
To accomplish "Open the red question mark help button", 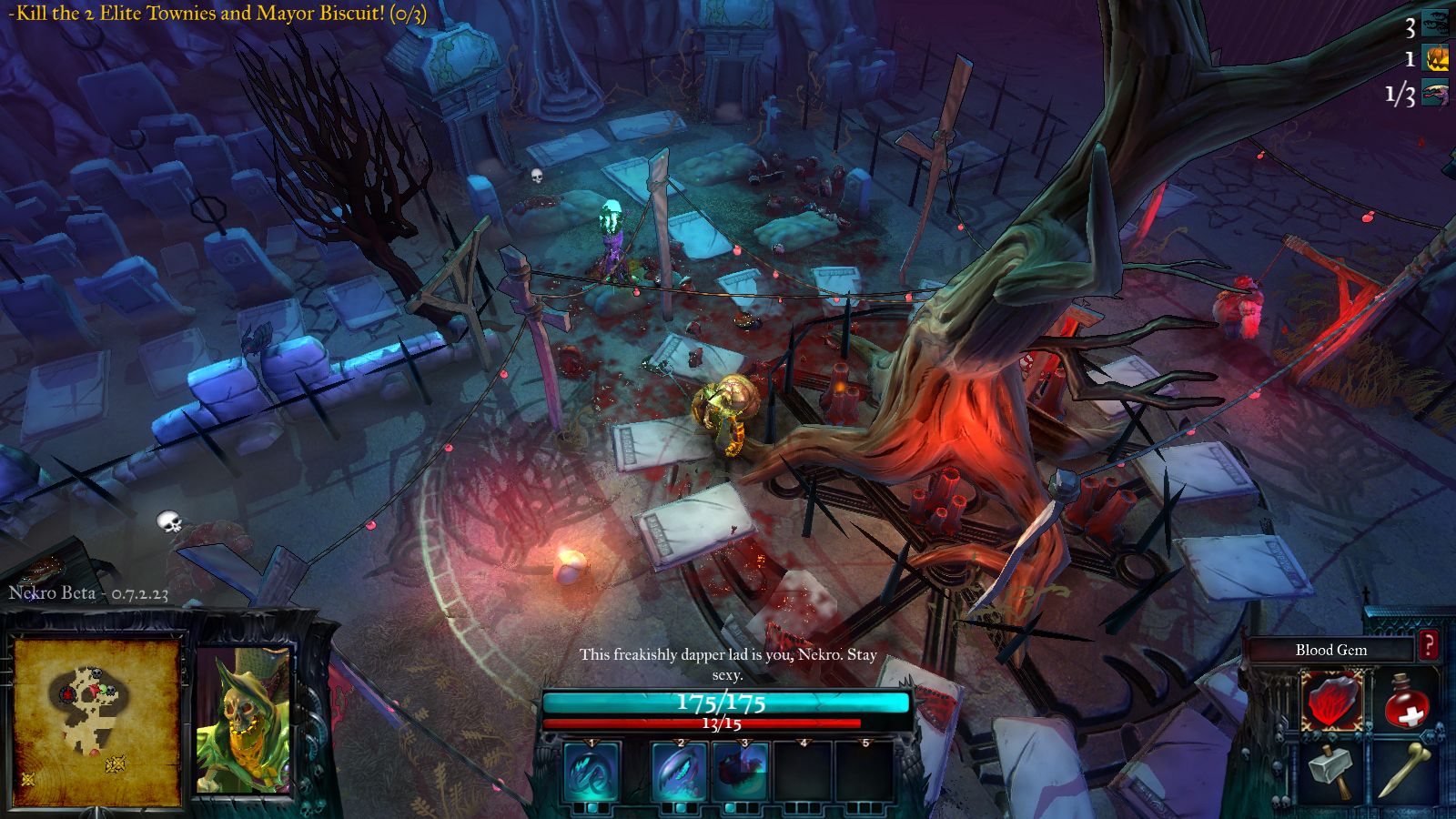I will [1429, 645].
